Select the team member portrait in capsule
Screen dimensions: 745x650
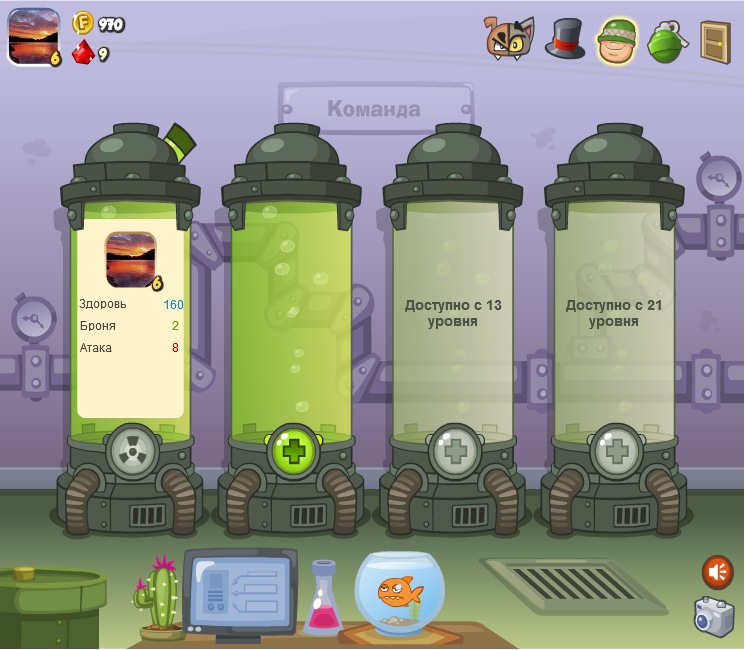[130, 258]
